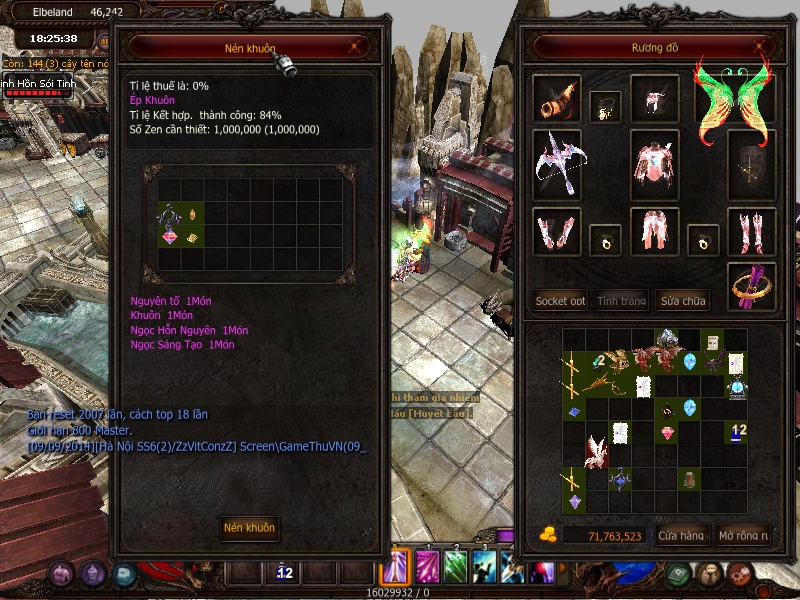Open the Socket opt panel

tap(560, 301)
